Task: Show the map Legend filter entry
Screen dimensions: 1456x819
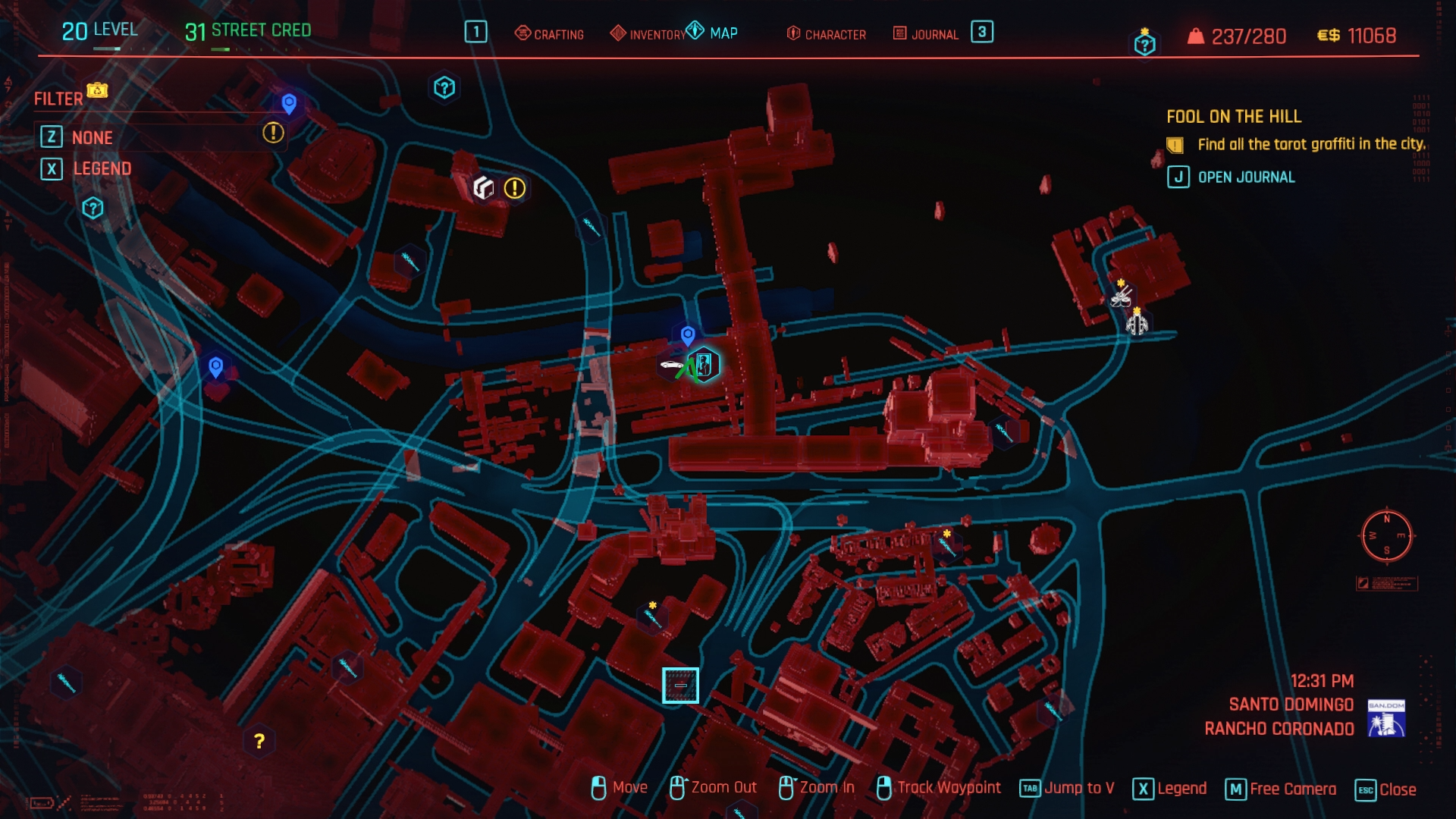Action: (x=102, y=168)
